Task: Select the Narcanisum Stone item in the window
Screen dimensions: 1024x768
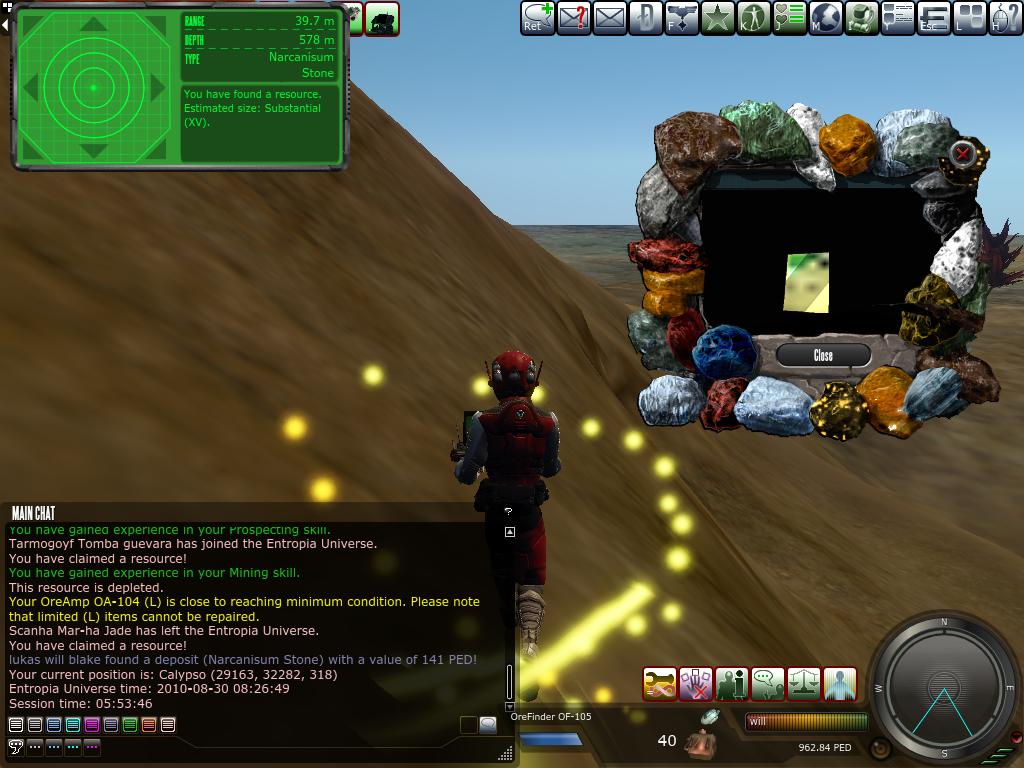Action: [807, 282]
